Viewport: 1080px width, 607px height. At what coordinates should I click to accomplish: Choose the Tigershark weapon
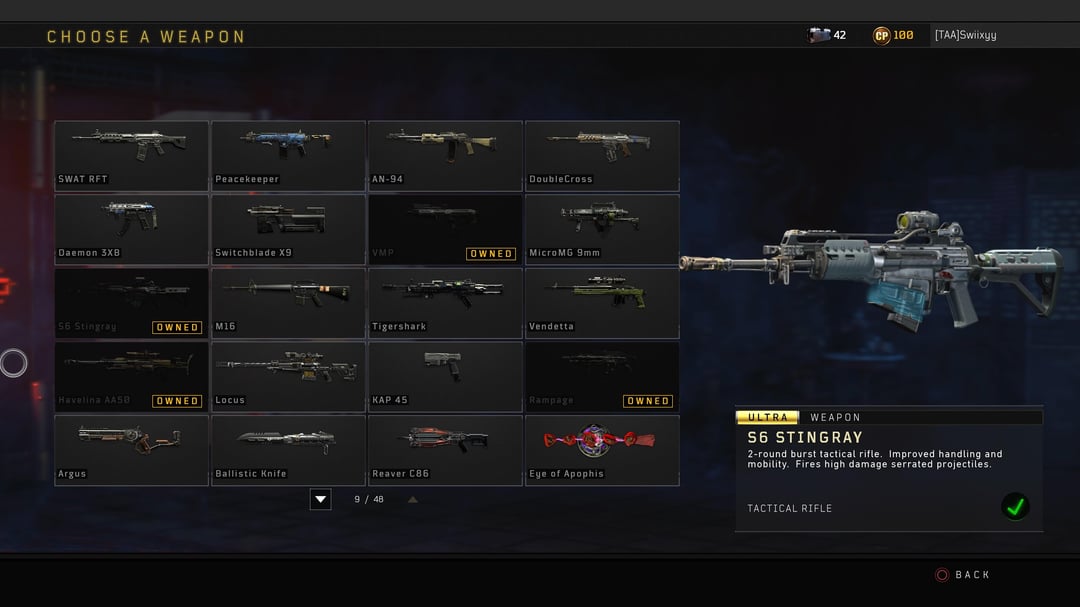(x=445, y=303)
